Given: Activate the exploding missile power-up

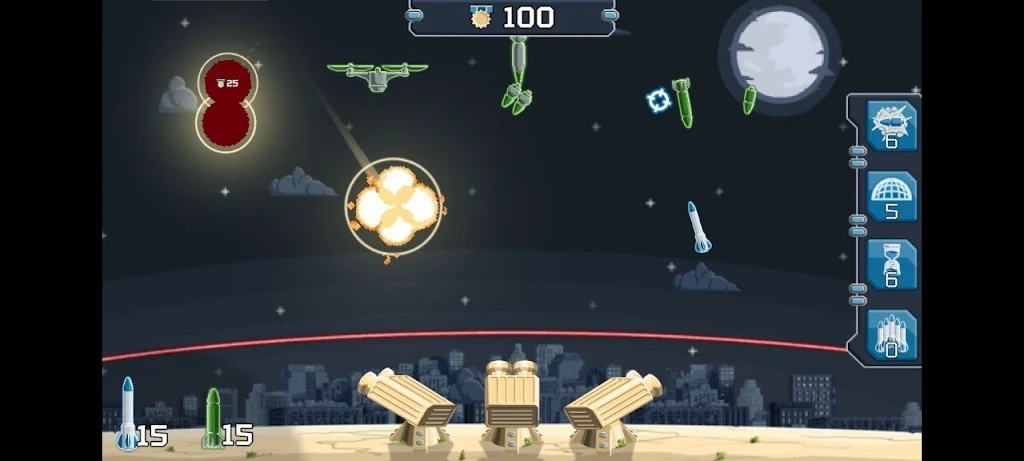Looking at the screenshot, I should [891, 126].
